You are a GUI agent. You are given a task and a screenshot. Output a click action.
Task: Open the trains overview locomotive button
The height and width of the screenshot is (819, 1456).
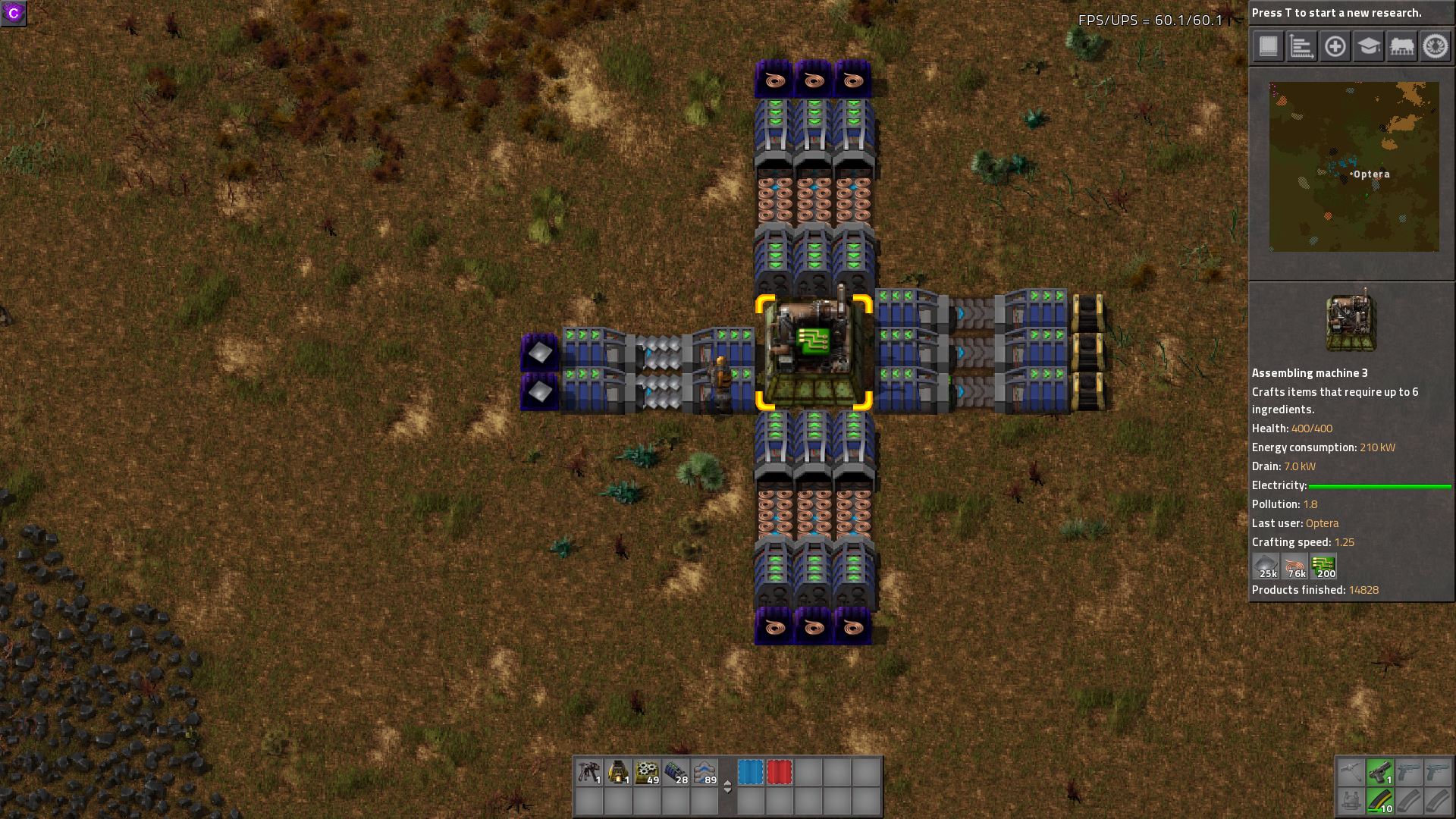[x=1401, y=46]
